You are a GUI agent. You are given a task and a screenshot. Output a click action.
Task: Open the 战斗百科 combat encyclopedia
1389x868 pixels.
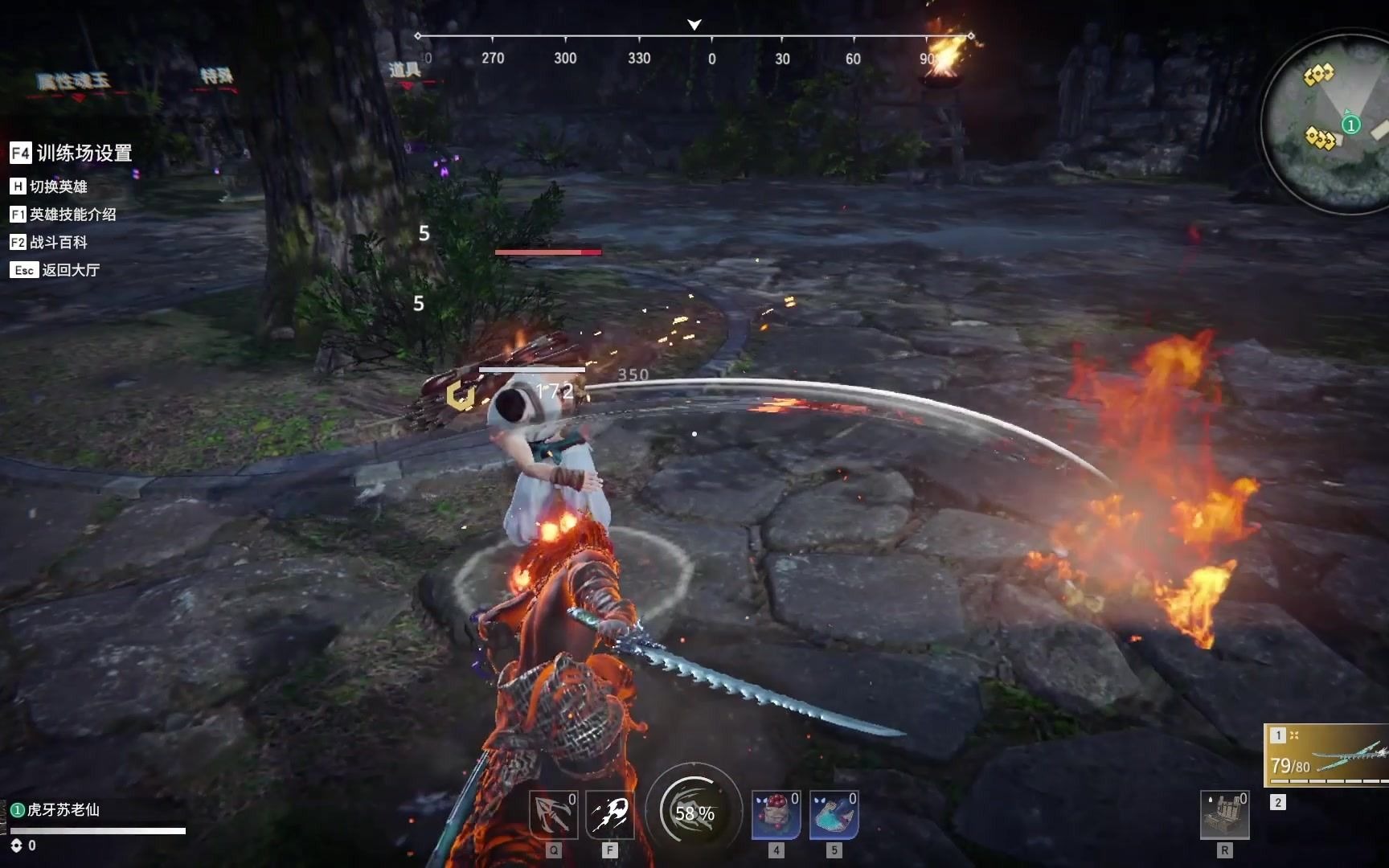click(x=48, y=242)
